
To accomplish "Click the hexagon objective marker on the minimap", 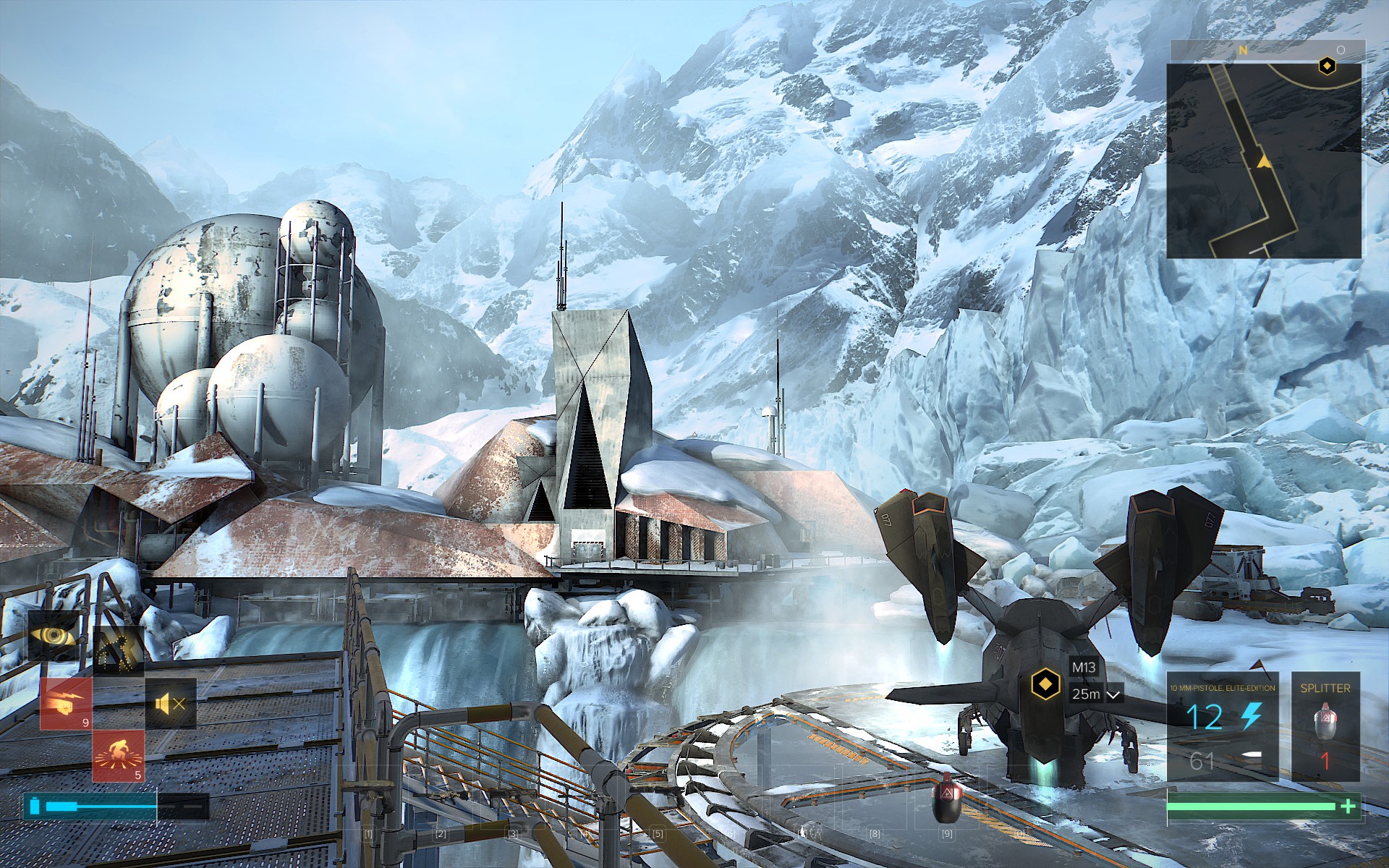I will click(x=1326, y=67).
